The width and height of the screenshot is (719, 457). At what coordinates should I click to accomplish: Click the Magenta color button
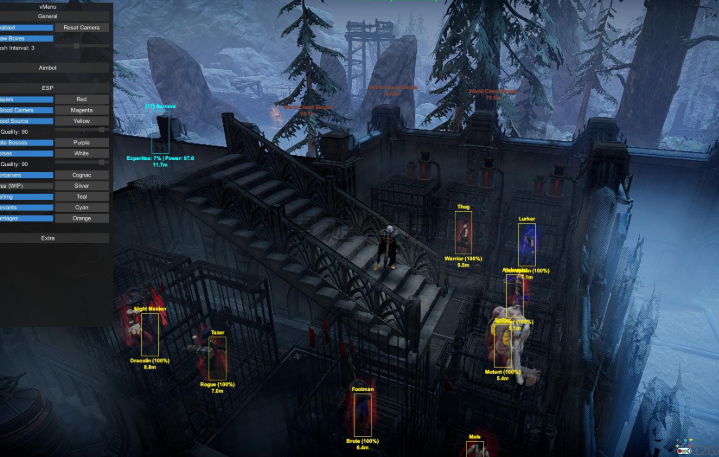pos(81,110)
